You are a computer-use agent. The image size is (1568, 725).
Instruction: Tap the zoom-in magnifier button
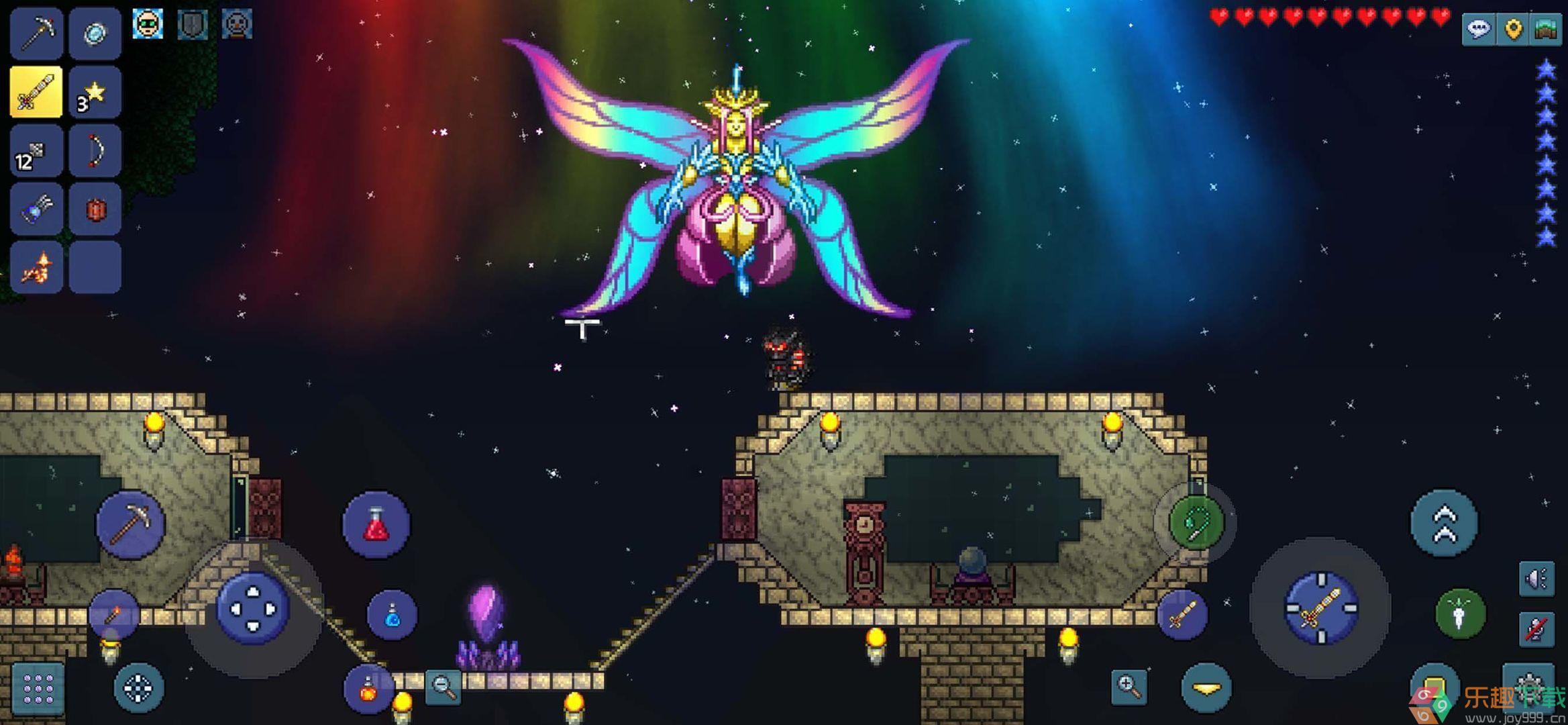tap(1129, 686)
